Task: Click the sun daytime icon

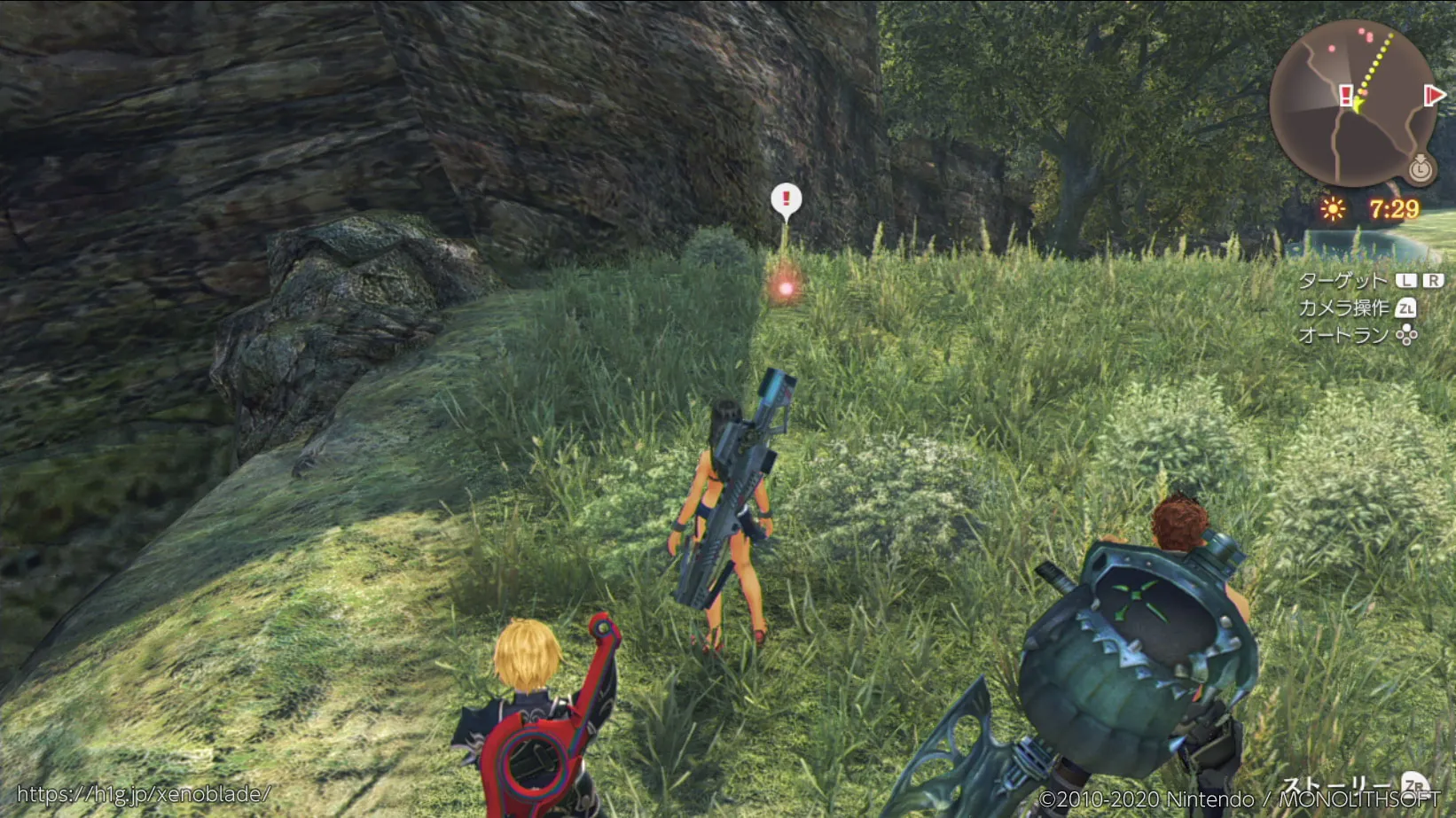Action: coord(1332,209)
